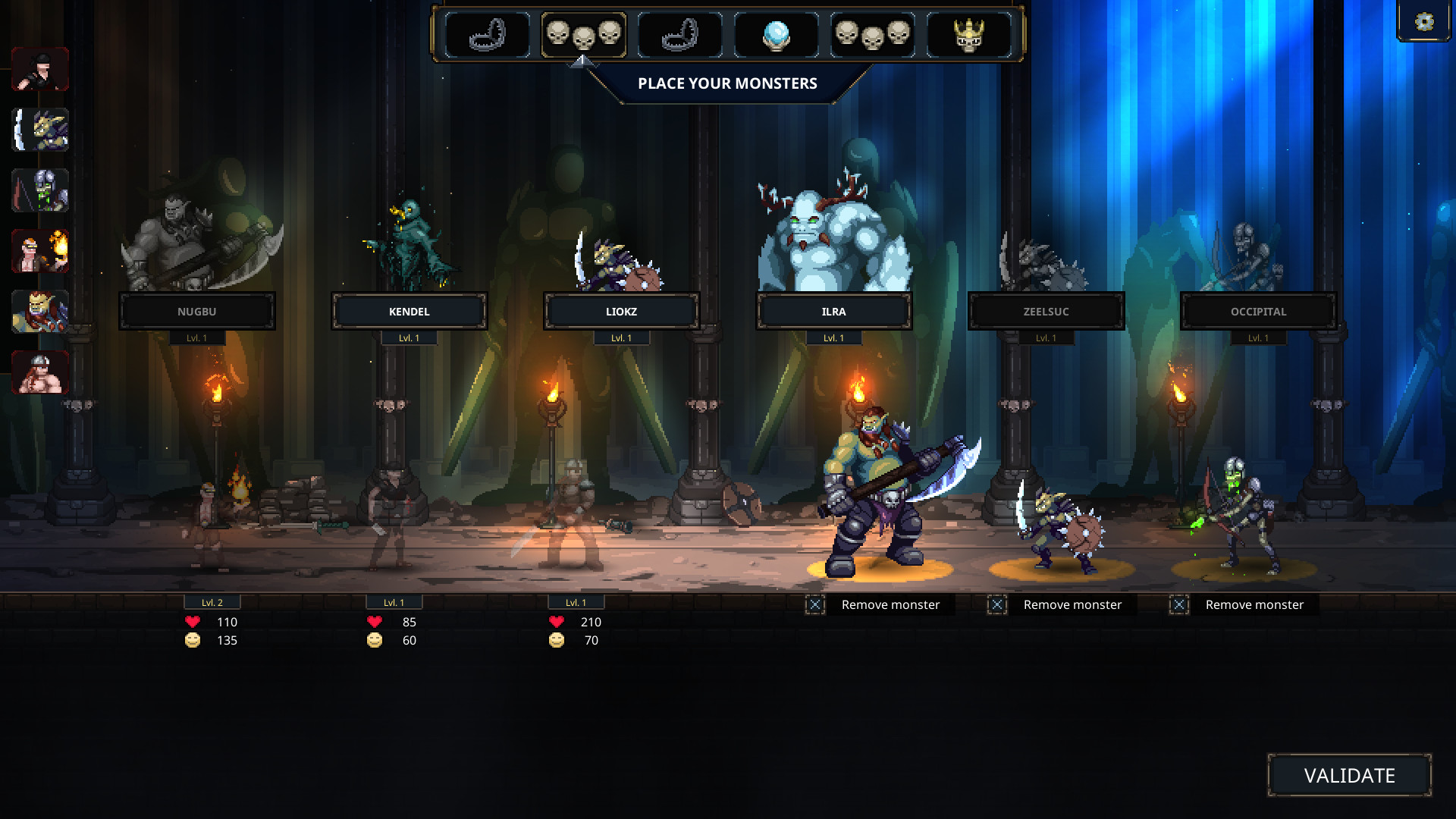Select NUGBU's monster slot thumbnail
Image resolution: width=1456 pixels, height=819 pixels.
196,311
